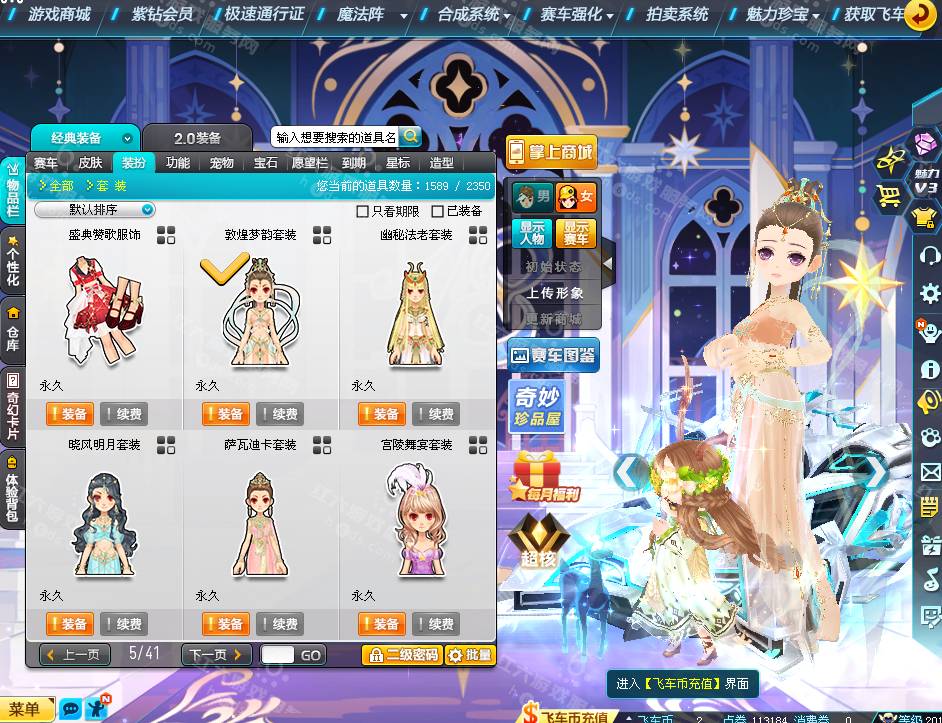Image resolution: width=942 pixels, height=723 pixels.
Task: Open the 二级密码 secondary password button
Action: tap(401, 655)
